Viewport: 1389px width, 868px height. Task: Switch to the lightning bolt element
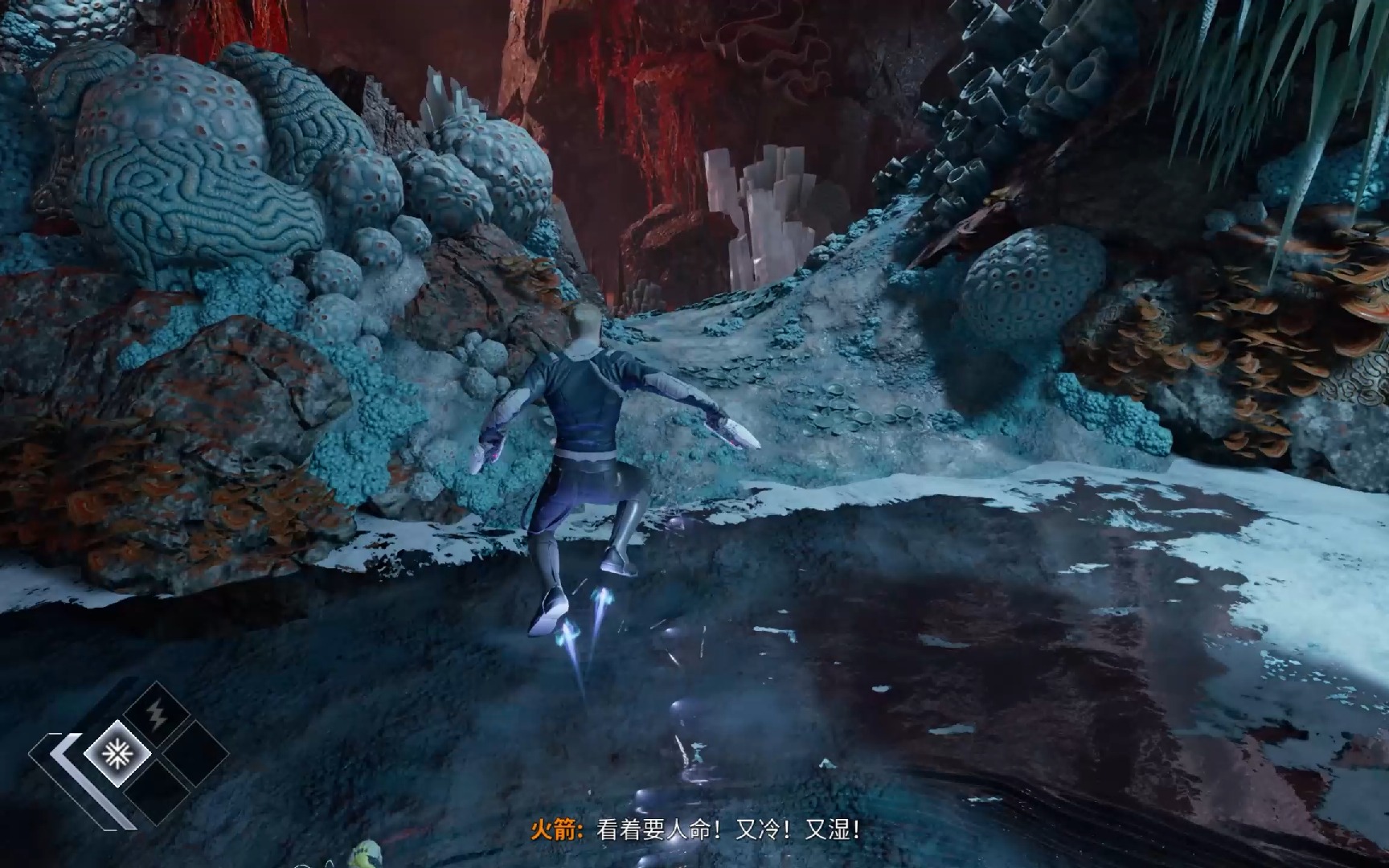coord(155,713)
